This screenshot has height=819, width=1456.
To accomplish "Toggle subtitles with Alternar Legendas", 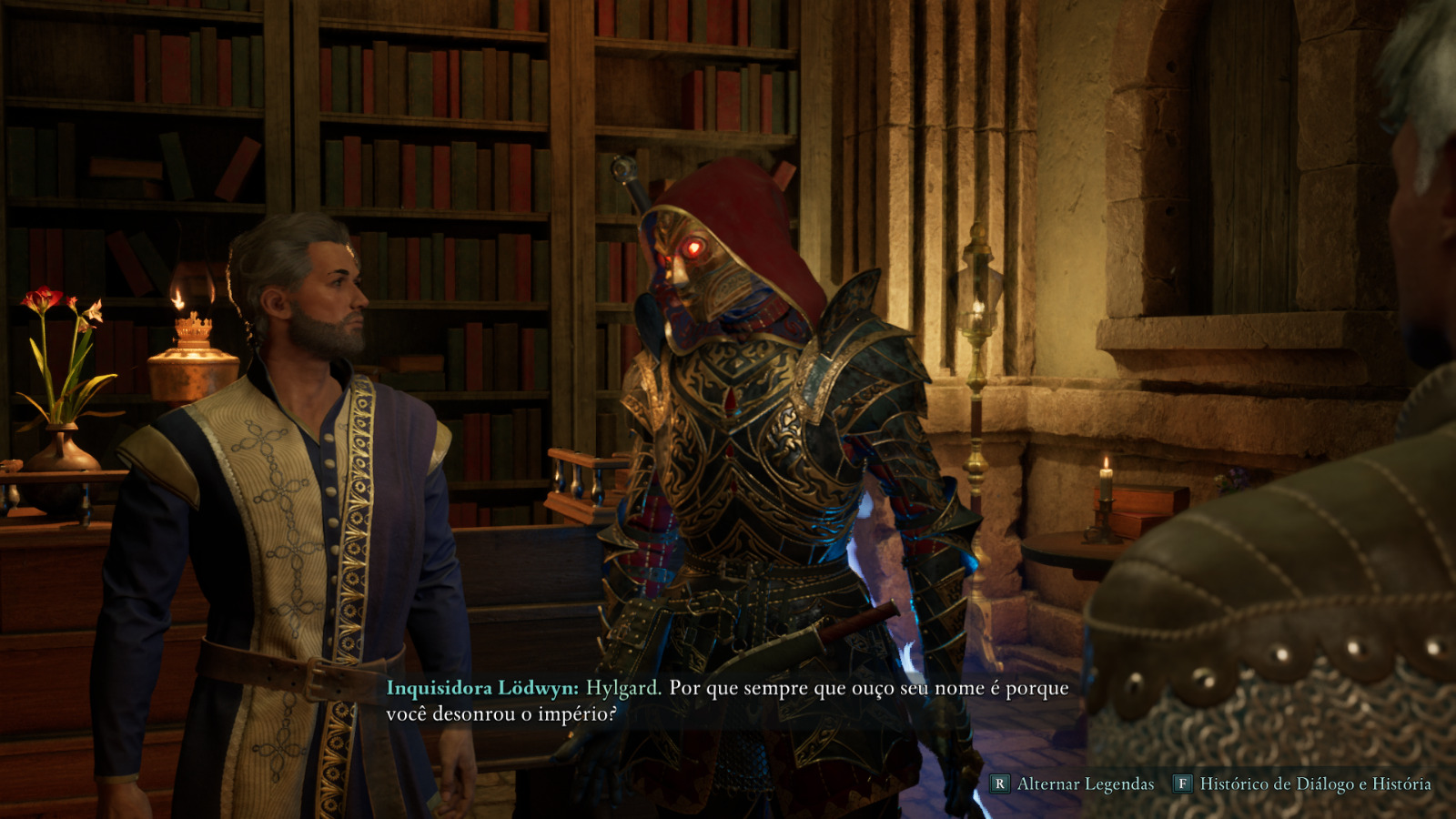I will pos(1074,784).
